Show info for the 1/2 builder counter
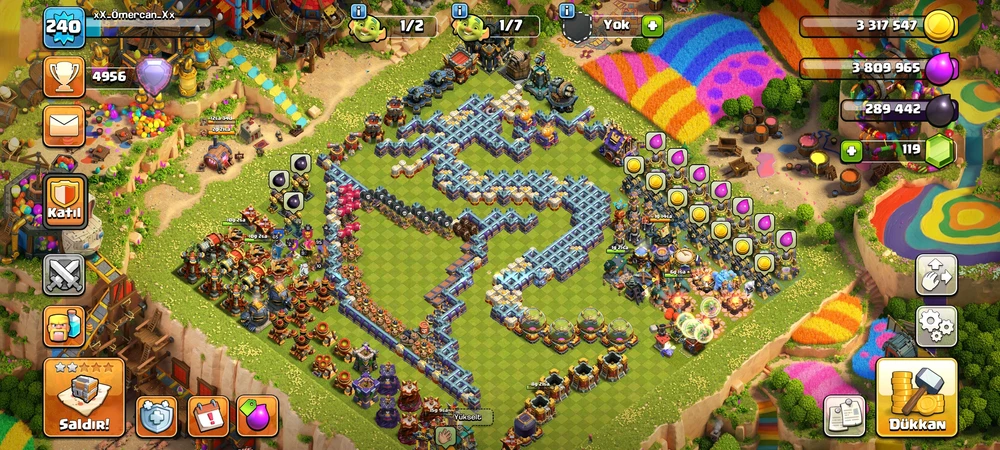This screenshot has height=450, width=1000. click(360, 11)
